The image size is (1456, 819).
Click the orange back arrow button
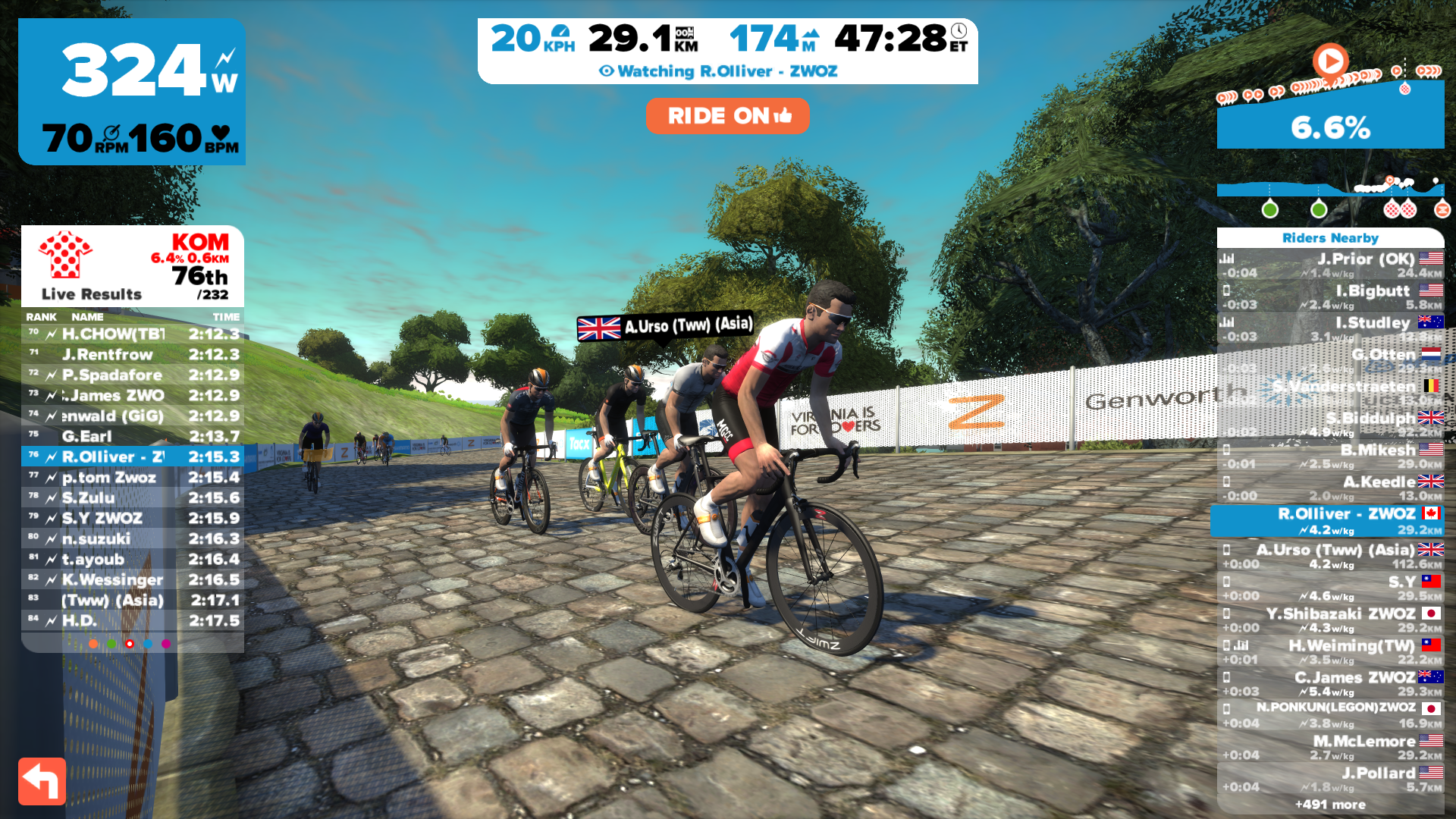click(42, 781)
